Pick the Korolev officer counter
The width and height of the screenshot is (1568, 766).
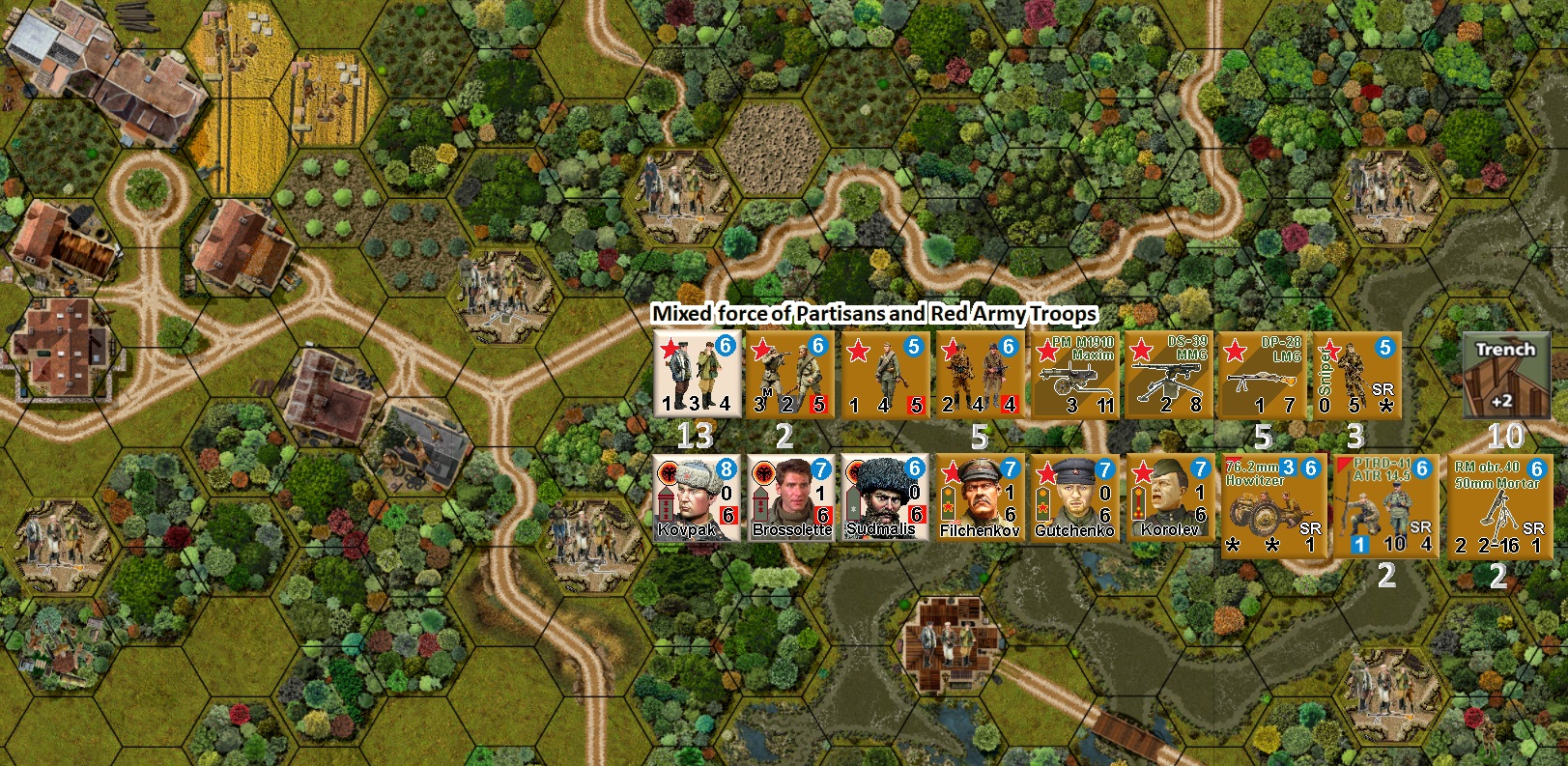click(x=1176, y=501)
